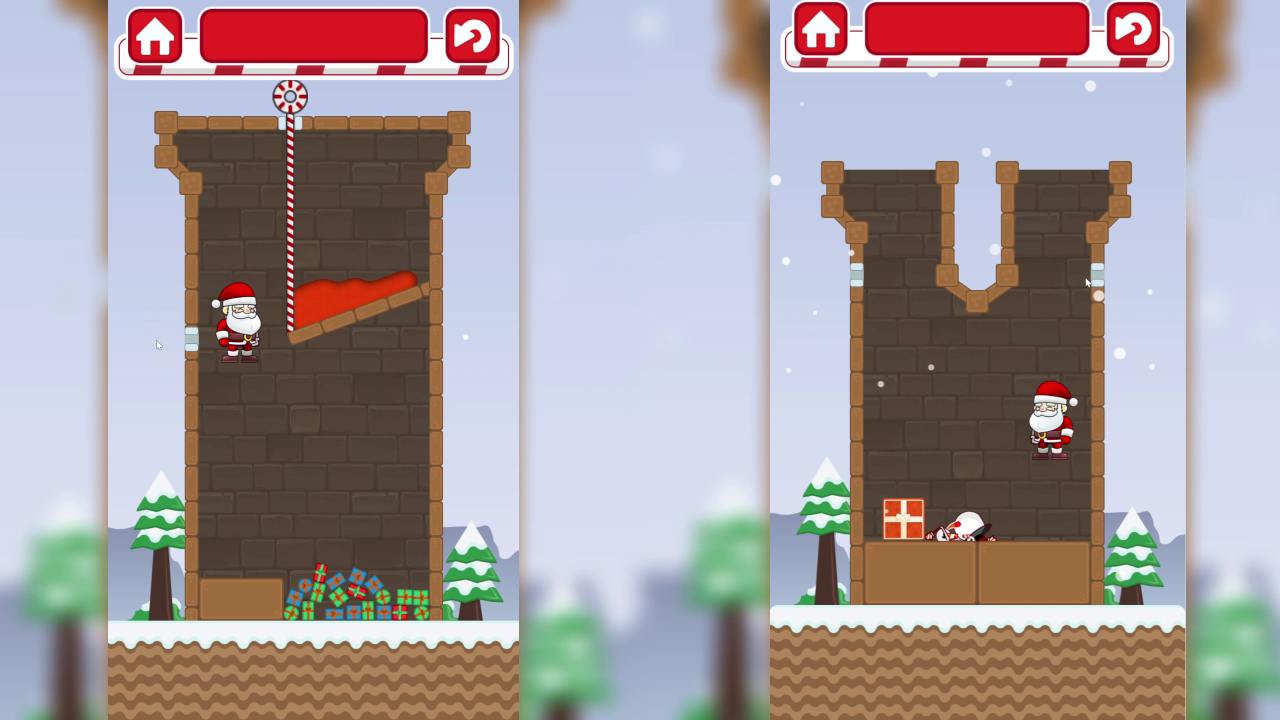1280x720 pixels.
Task: Select the standing Santa on the left tower
Action: pyautogui.click(x=237, y=322)
